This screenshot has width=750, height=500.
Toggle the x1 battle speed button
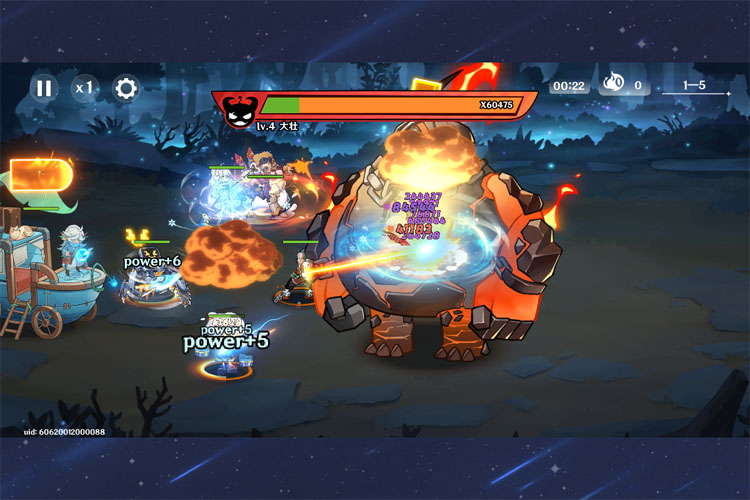click(84, 88)
